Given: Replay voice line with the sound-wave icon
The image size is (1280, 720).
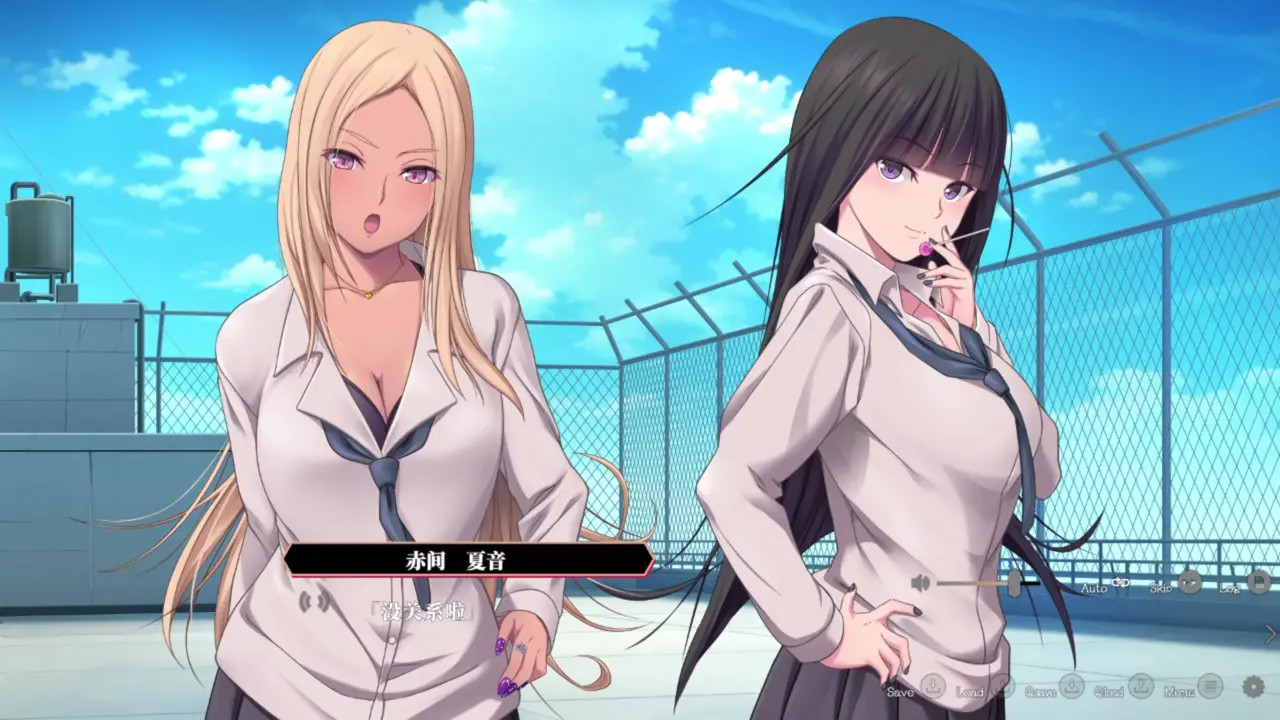Looking at the screenshot, I should click(314, 601).
